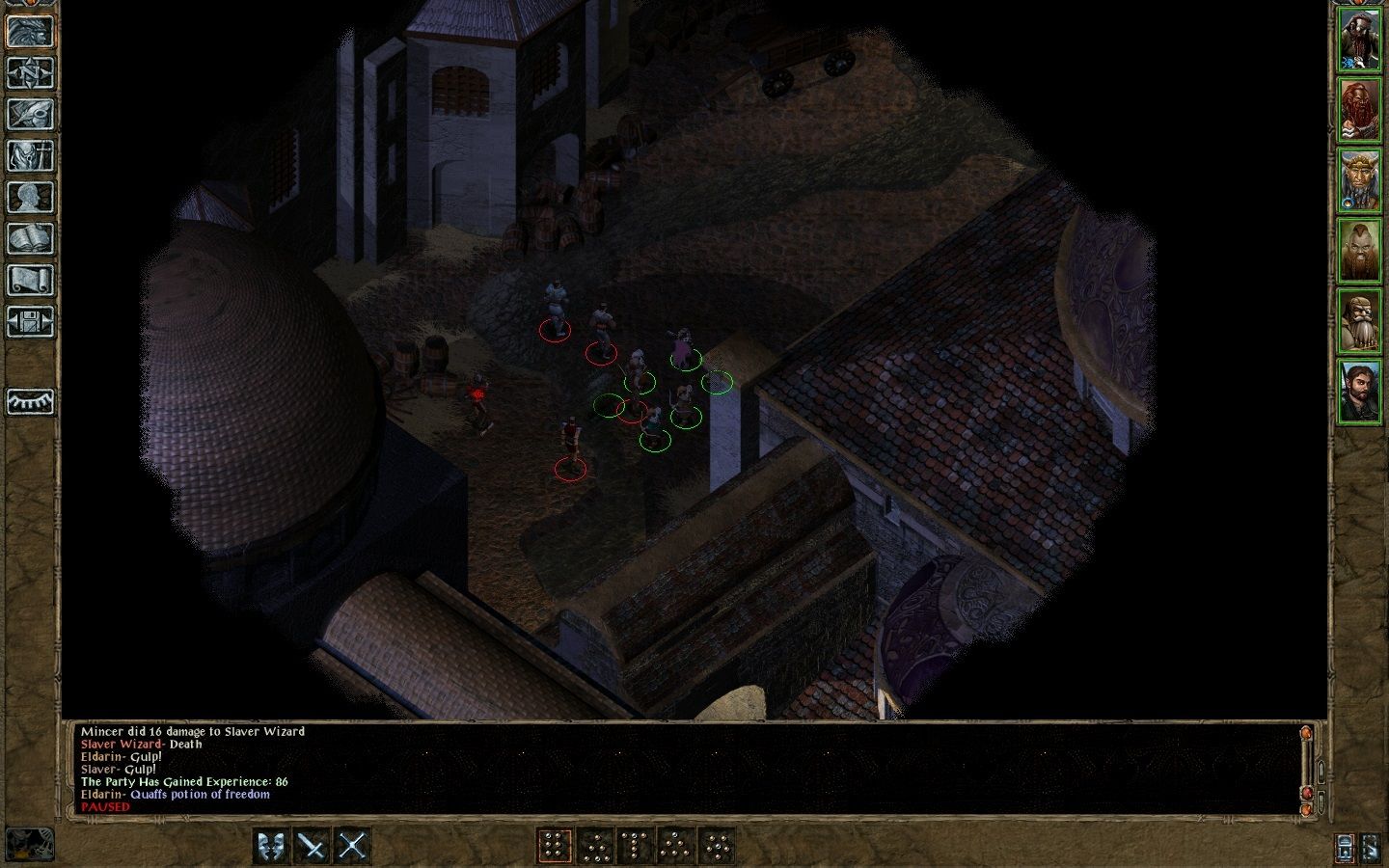Pick the mohawk bearded character portrait

pyautogui.click(x=1359, y=250)
